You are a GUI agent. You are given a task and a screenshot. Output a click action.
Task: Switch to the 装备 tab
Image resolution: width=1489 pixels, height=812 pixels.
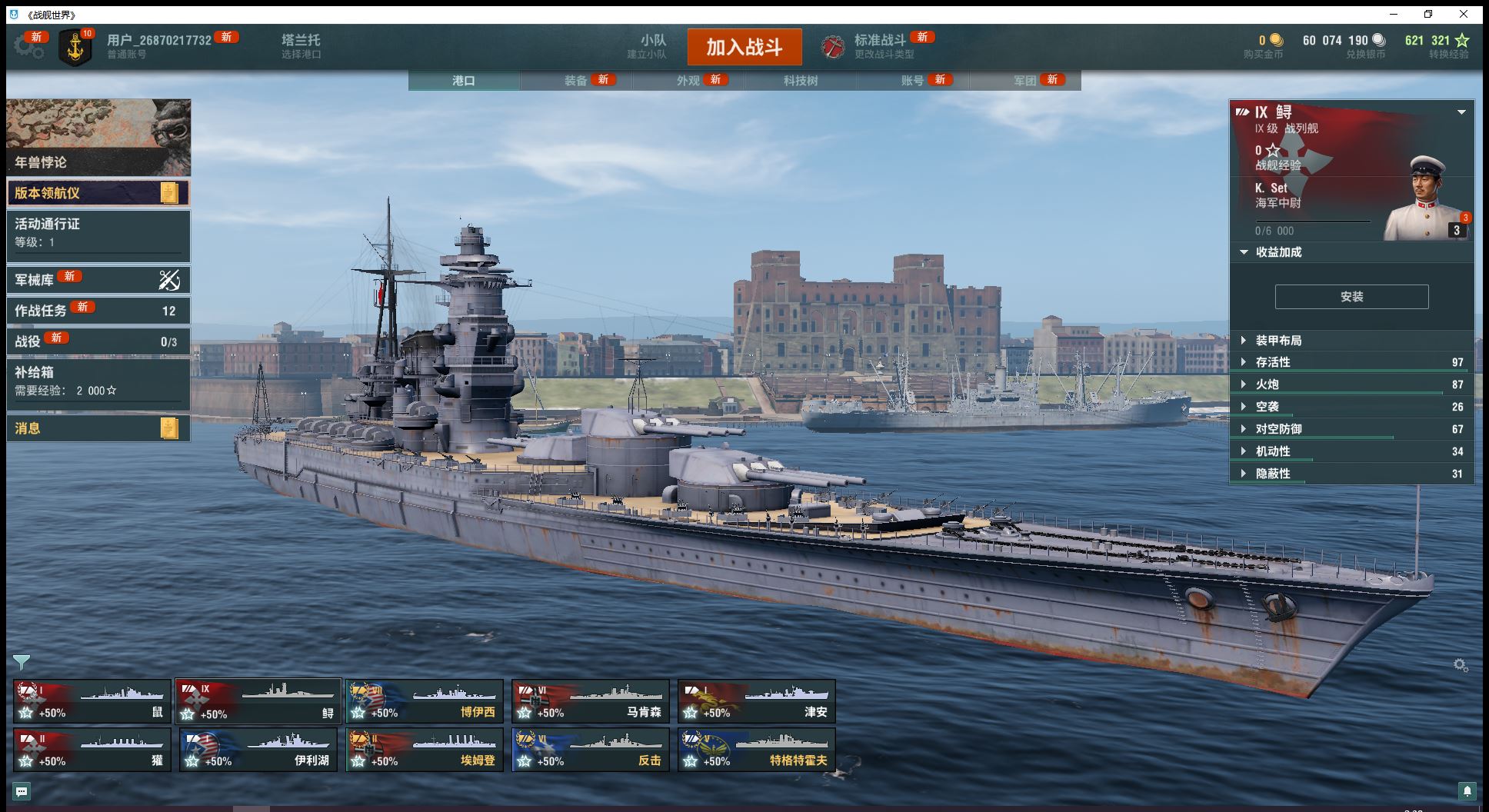576,81
